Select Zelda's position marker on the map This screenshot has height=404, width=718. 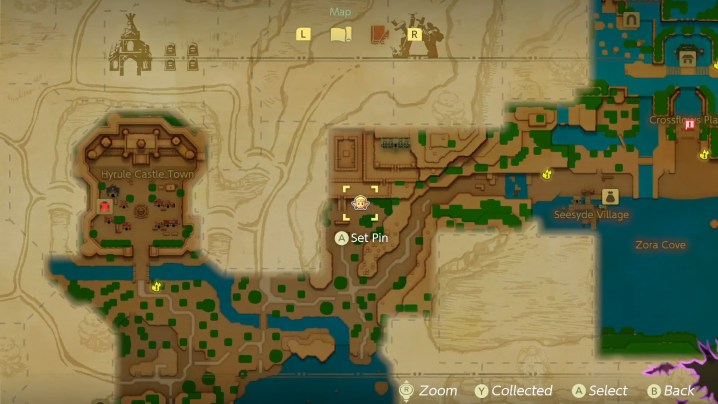point(360,203)
